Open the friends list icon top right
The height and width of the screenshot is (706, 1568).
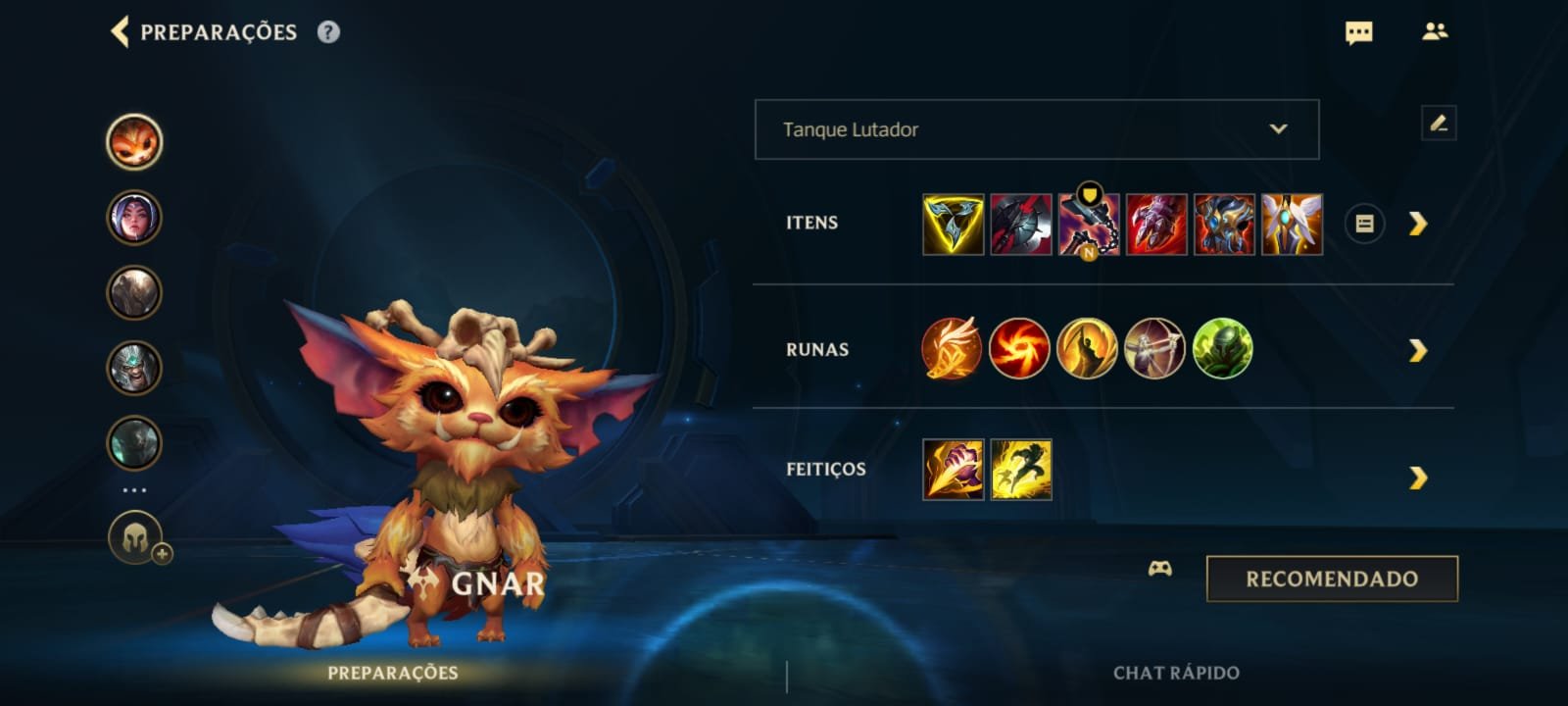1435,32
